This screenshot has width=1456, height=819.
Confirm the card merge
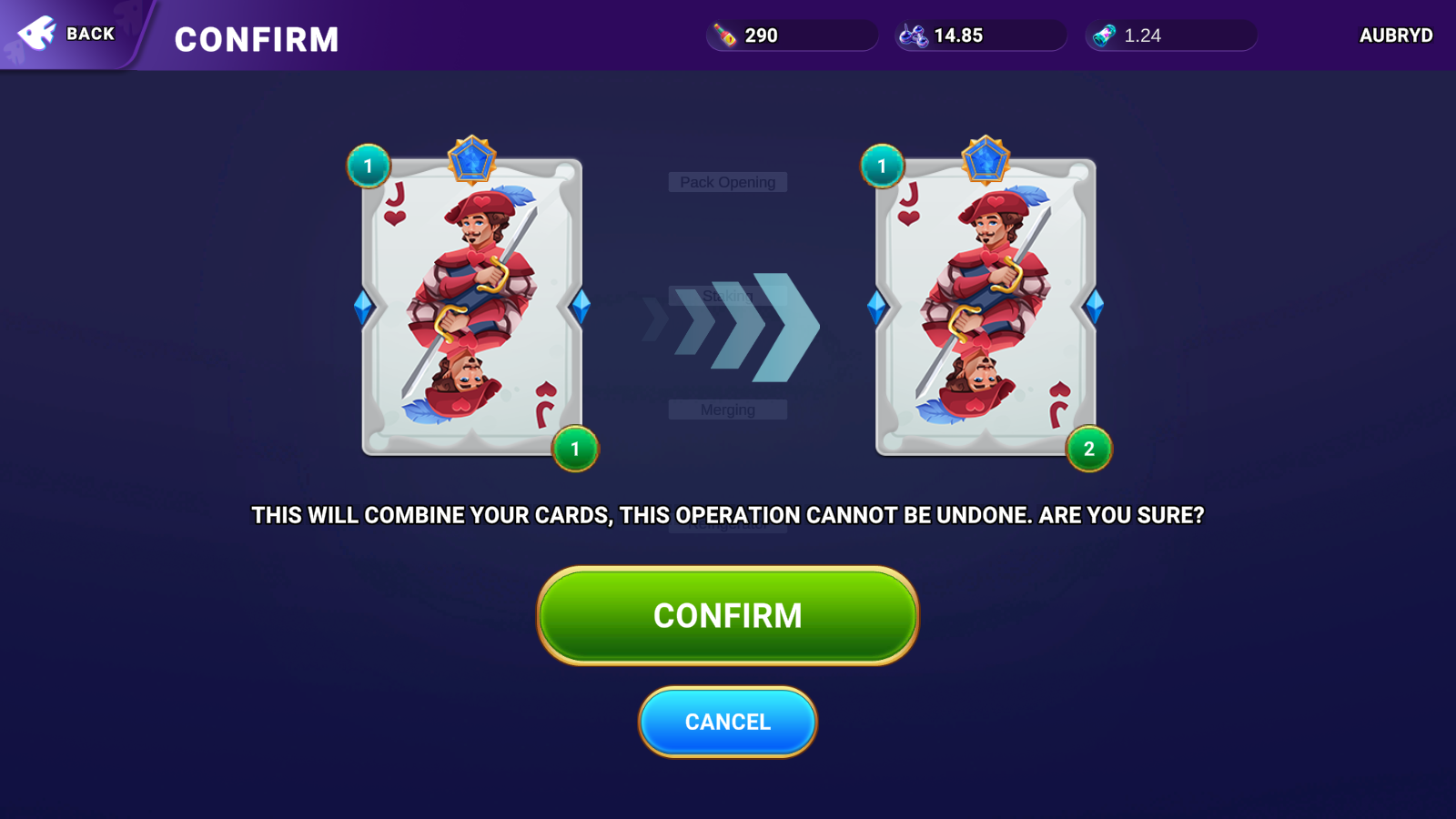pos(727,615)
